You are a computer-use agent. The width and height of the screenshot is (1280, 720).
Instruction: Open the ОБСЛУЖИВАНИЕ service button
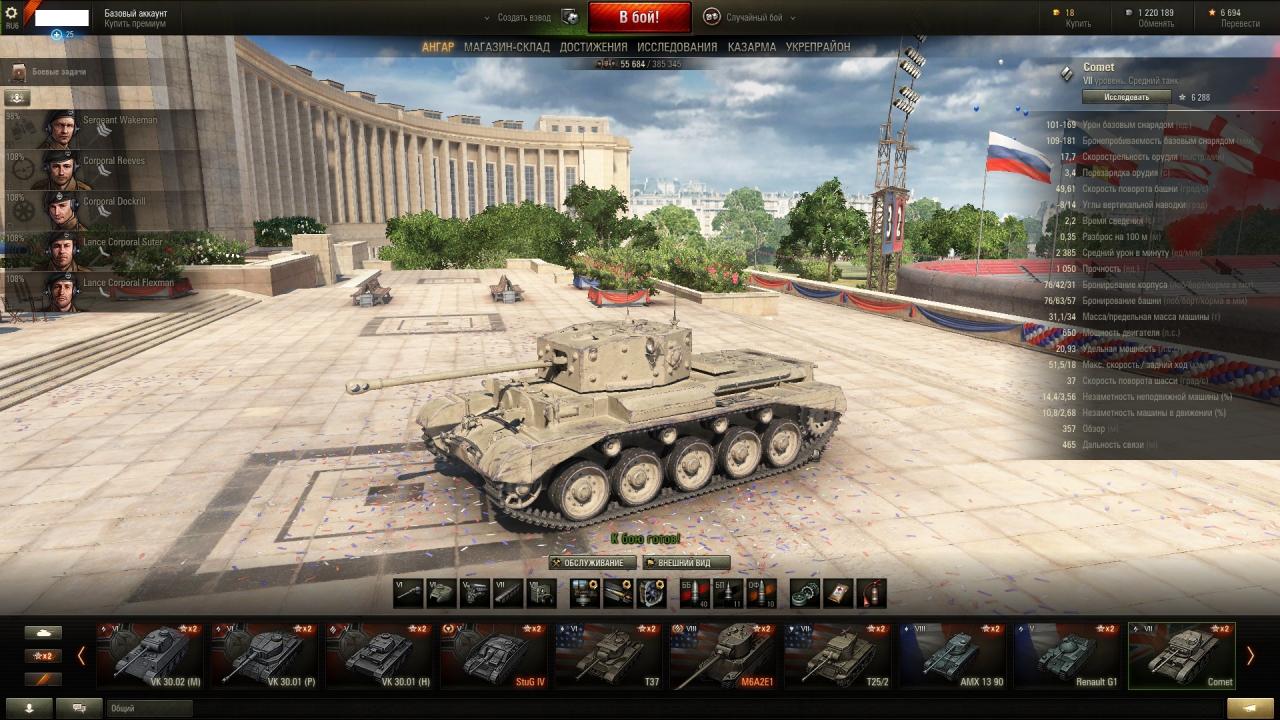(593, 563)
